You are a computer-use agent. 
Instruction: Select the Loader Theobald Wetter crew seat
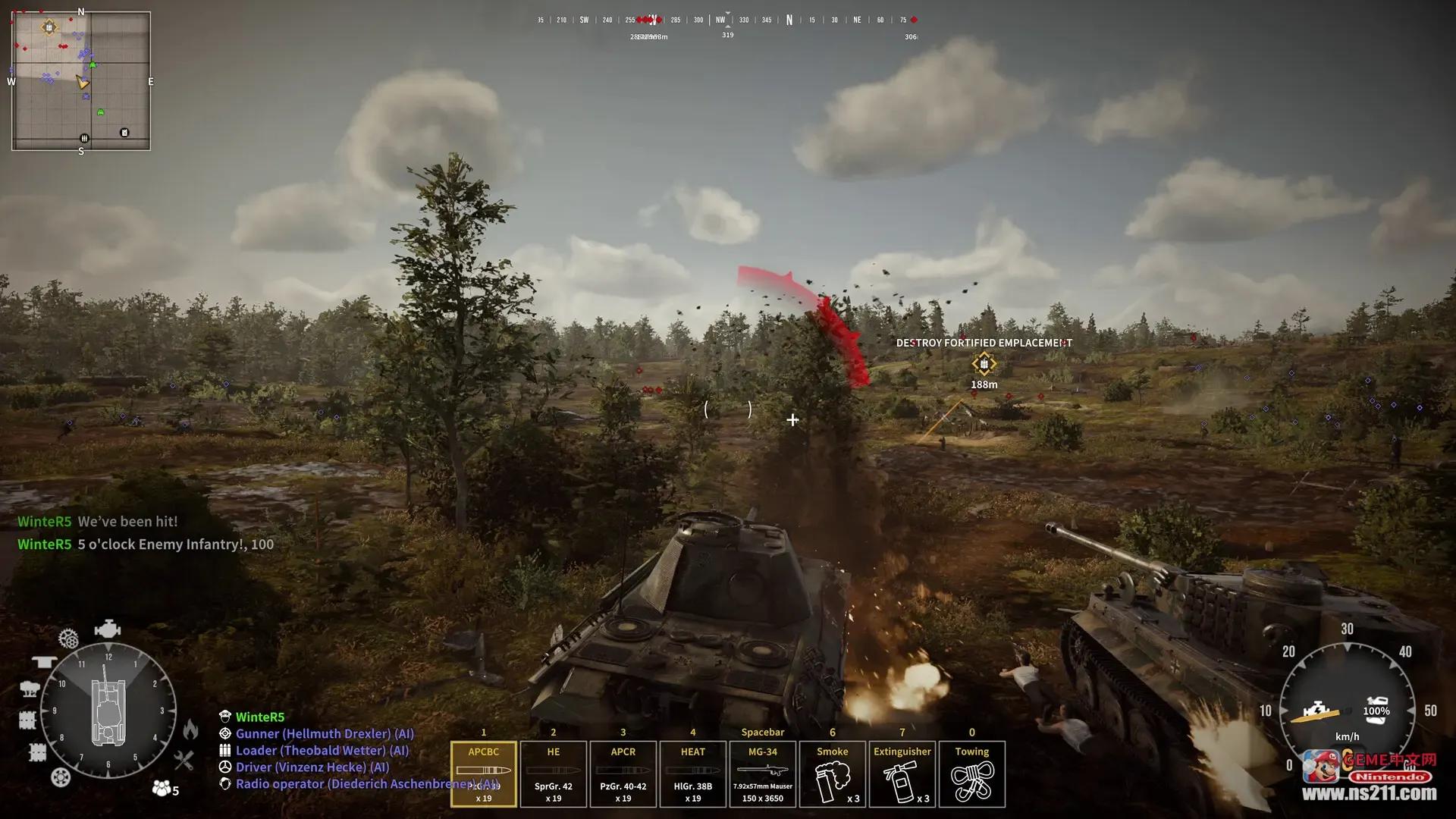[x=322, y=751]
